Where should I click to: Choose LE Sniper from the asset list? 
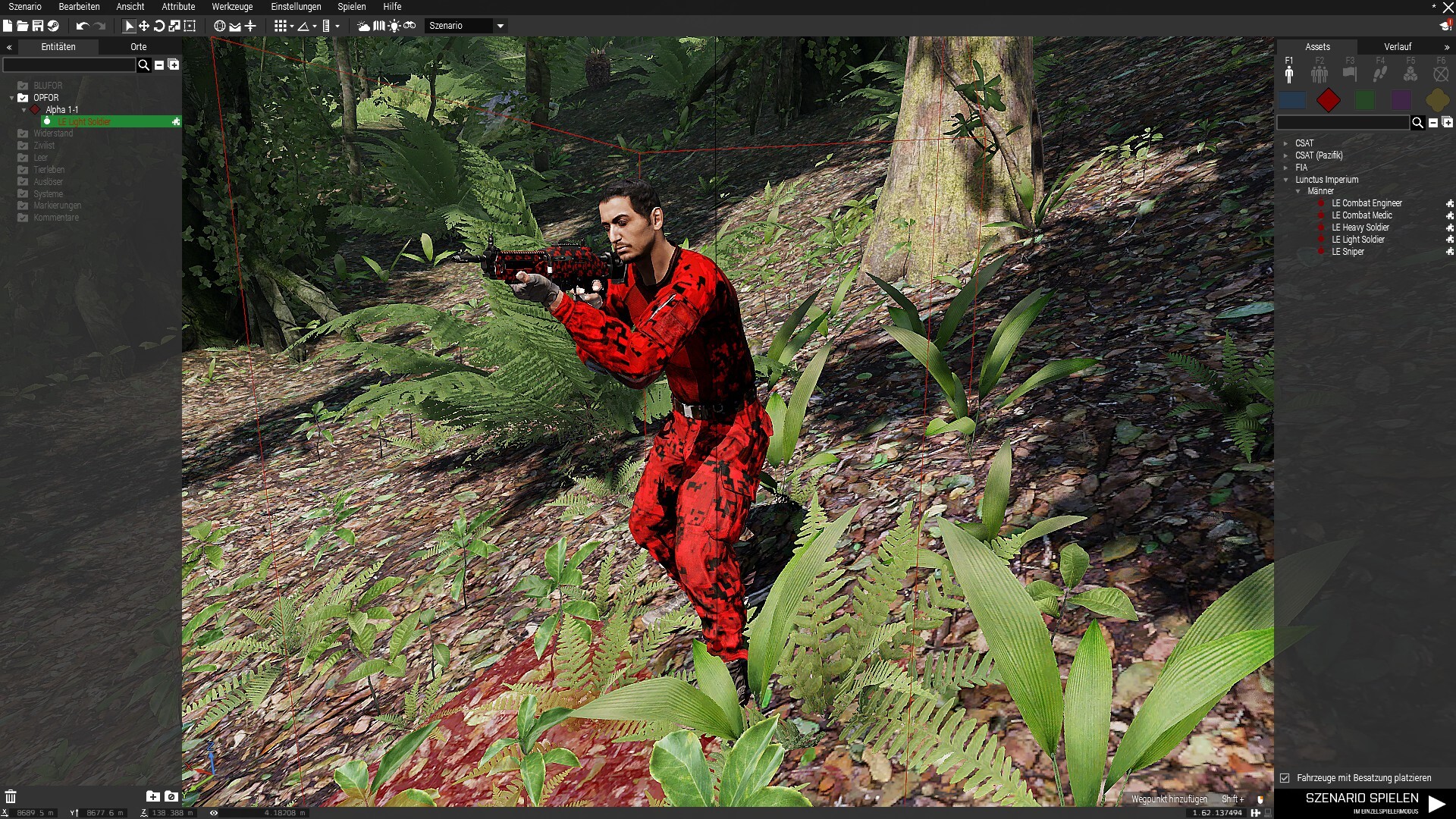(1348, 252)
